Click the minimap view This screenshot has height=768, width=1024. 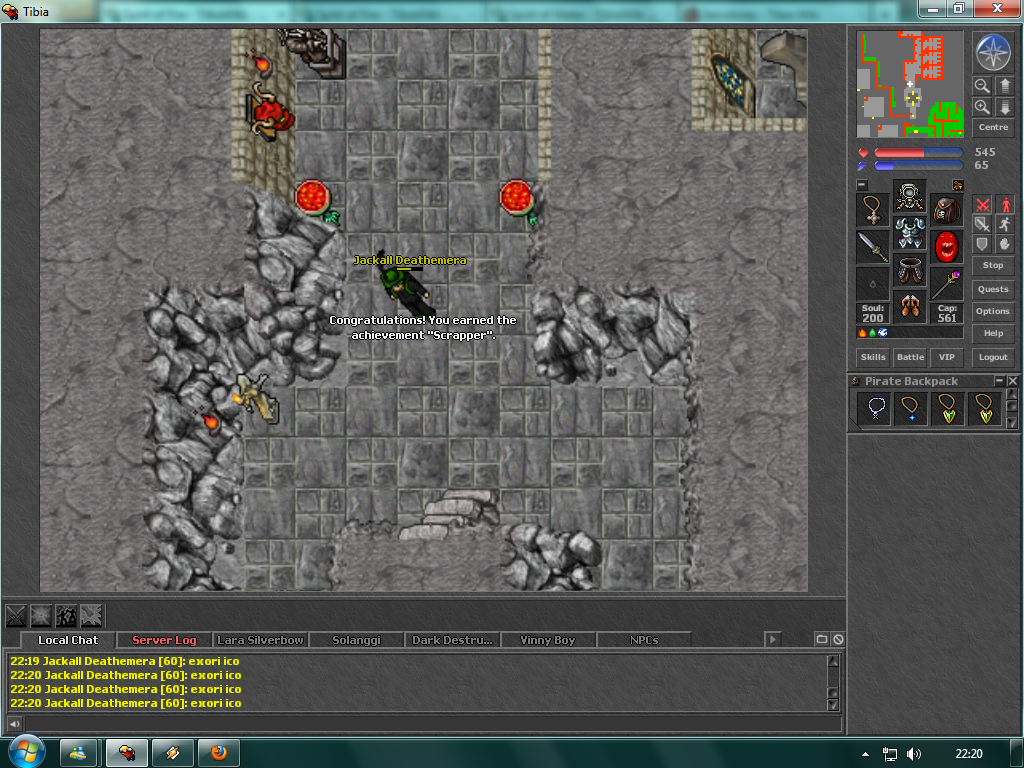click(x=910, y=84)
